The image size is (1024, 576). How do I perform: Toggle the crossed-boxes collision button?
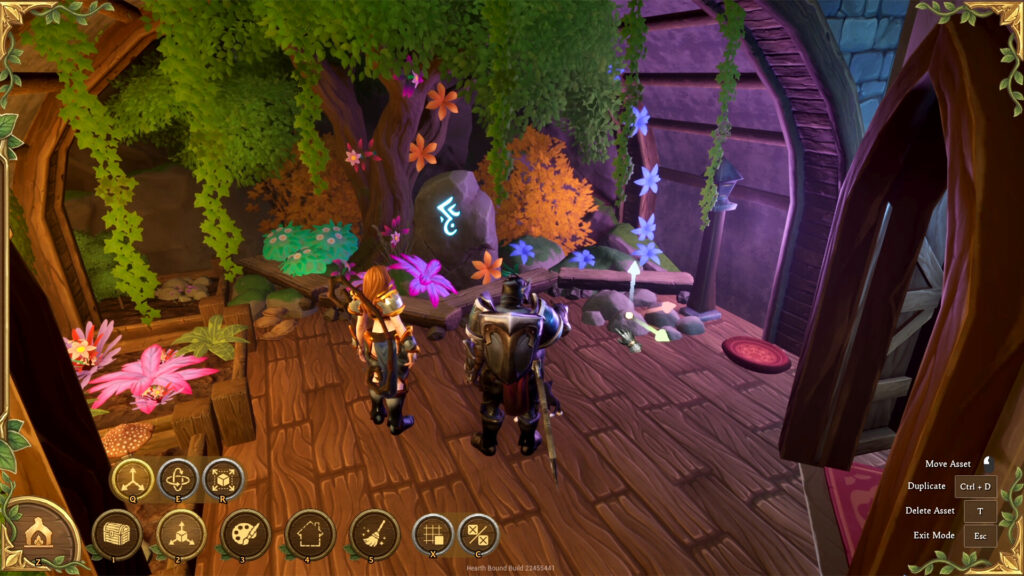point(478,534)
